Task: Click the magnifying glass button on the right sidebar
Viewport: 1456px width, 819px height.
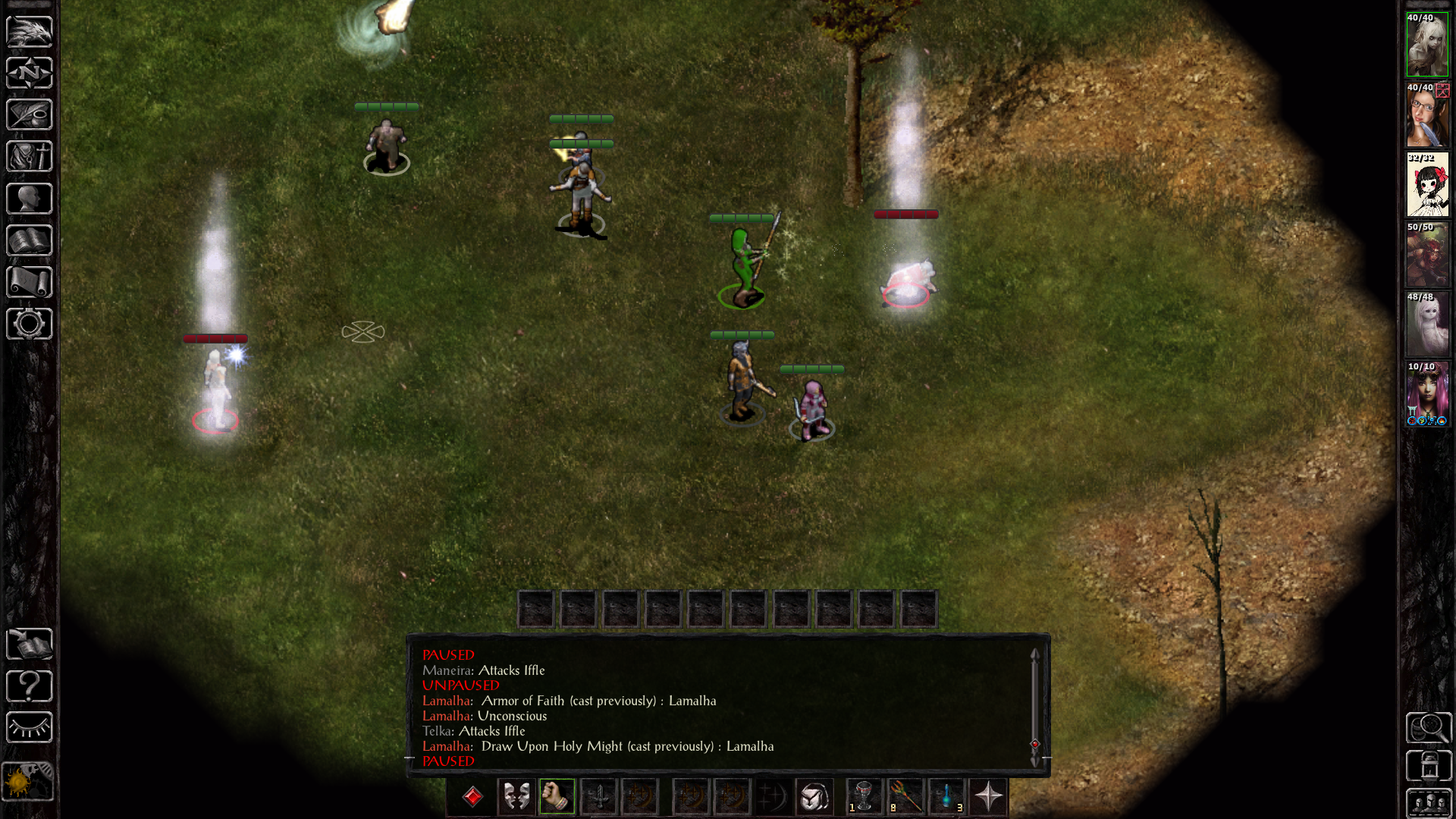Action: pos(1429,728)
